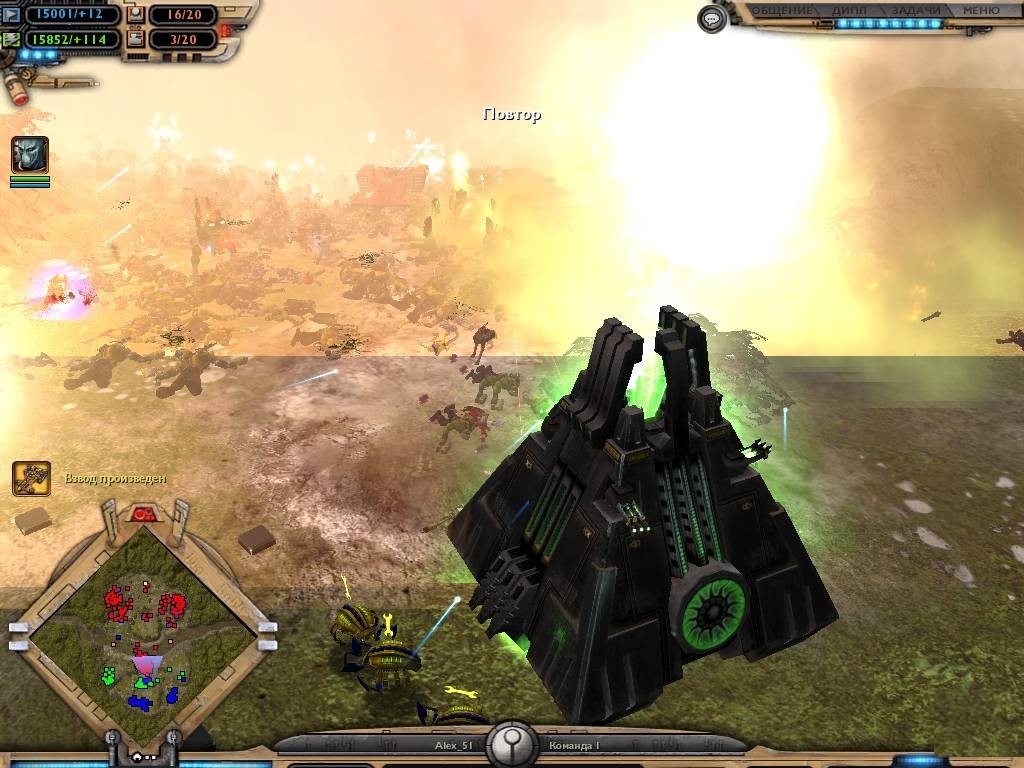1024x768 pixels.
Task: Open the ЗАДАЧИ objectives panel
Action: point(915,11)
